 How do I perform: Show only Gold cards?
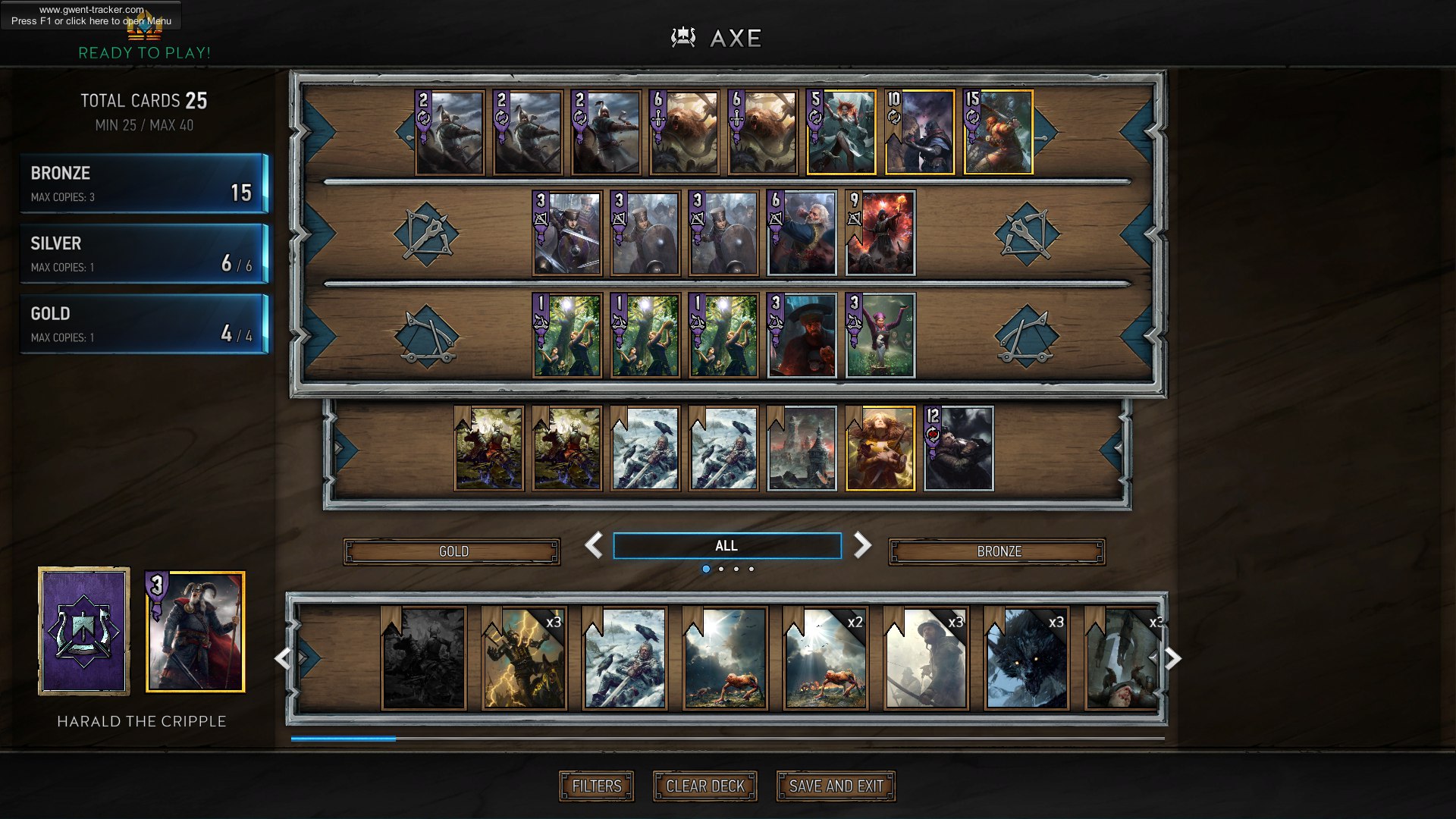453,551
